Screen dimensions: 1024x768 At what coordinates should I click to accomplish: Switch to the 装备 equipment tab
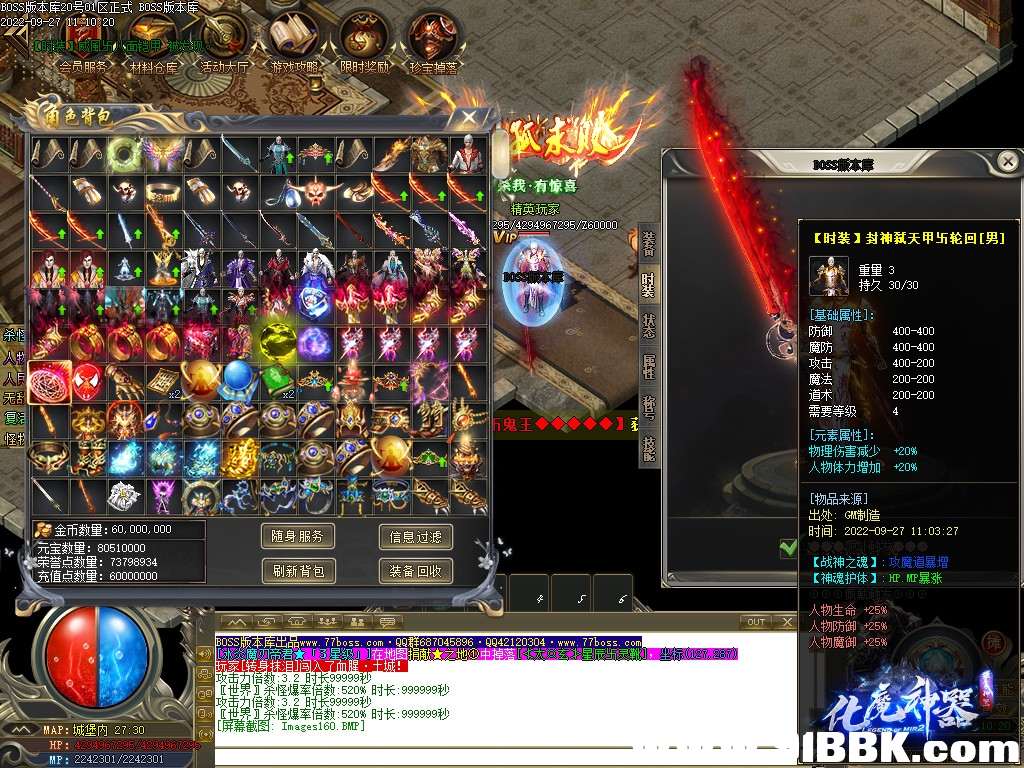[649, 243]
